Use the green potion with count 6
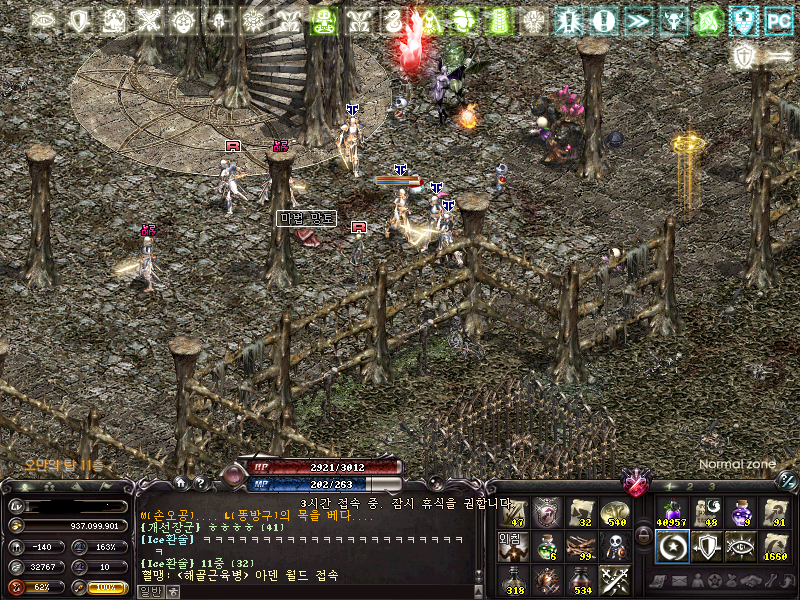This screenshot has height=600, width=800. pyautogui.click(x=546, y=545)
